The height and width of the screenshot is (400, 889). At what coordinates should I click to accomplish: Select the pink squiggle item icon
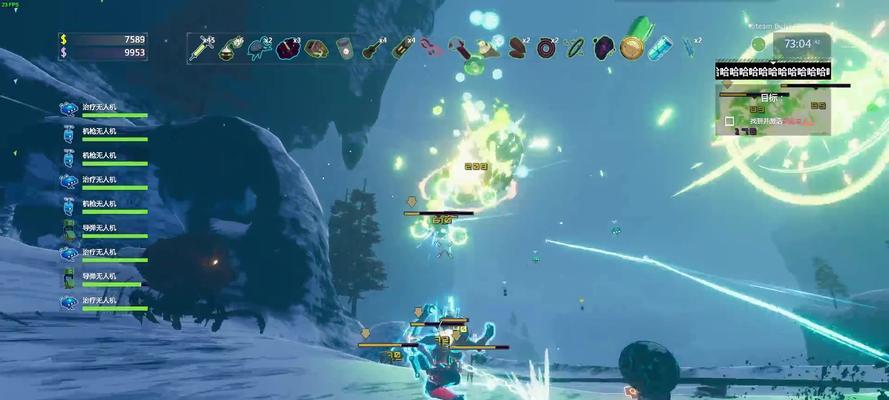pos(430,46)
